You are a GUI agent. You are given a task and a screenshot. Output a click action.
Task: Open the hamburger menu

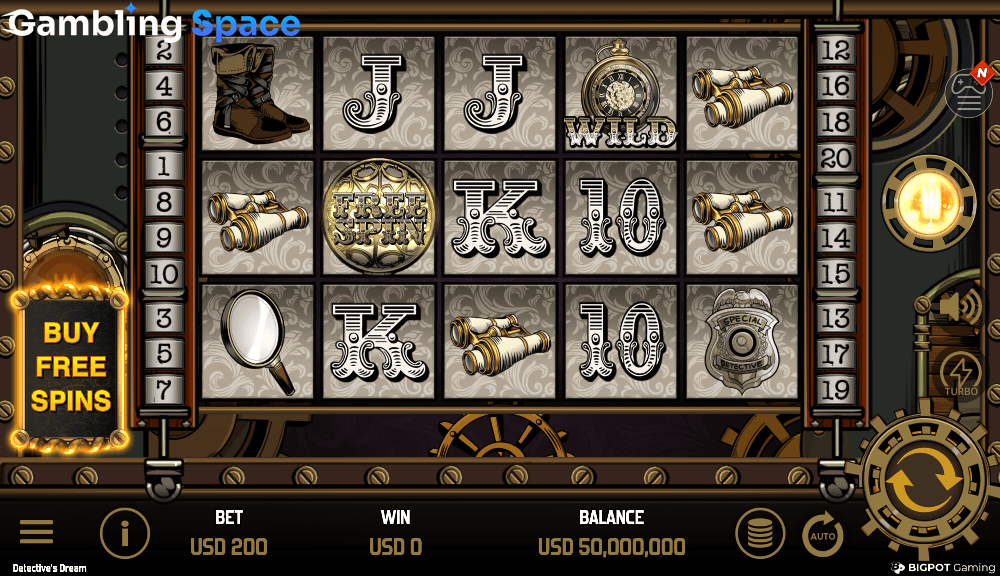click(37, 532)
